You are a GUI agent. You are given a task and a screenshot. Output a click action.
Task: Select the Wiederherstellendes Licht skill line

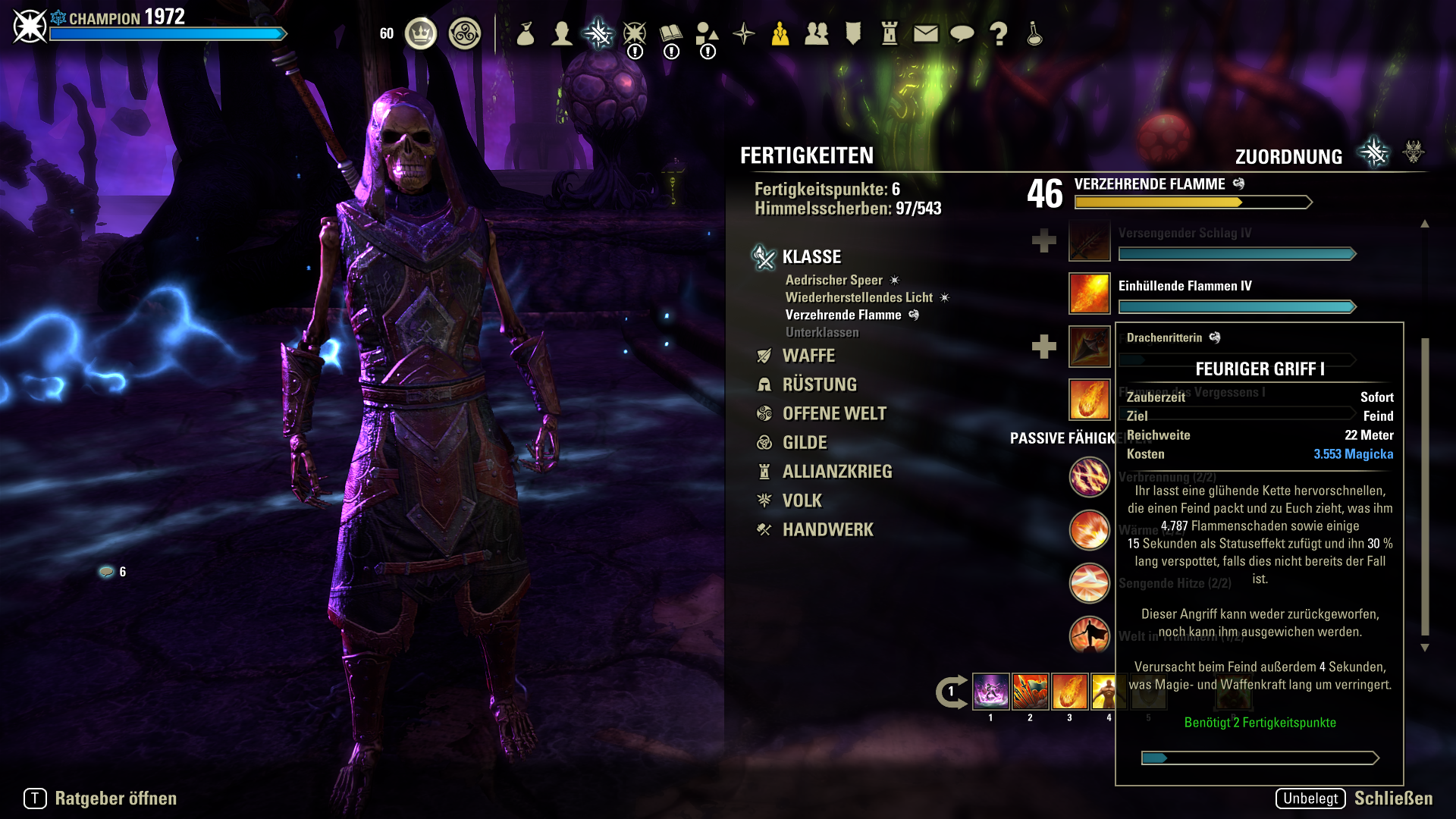point(858,297)
